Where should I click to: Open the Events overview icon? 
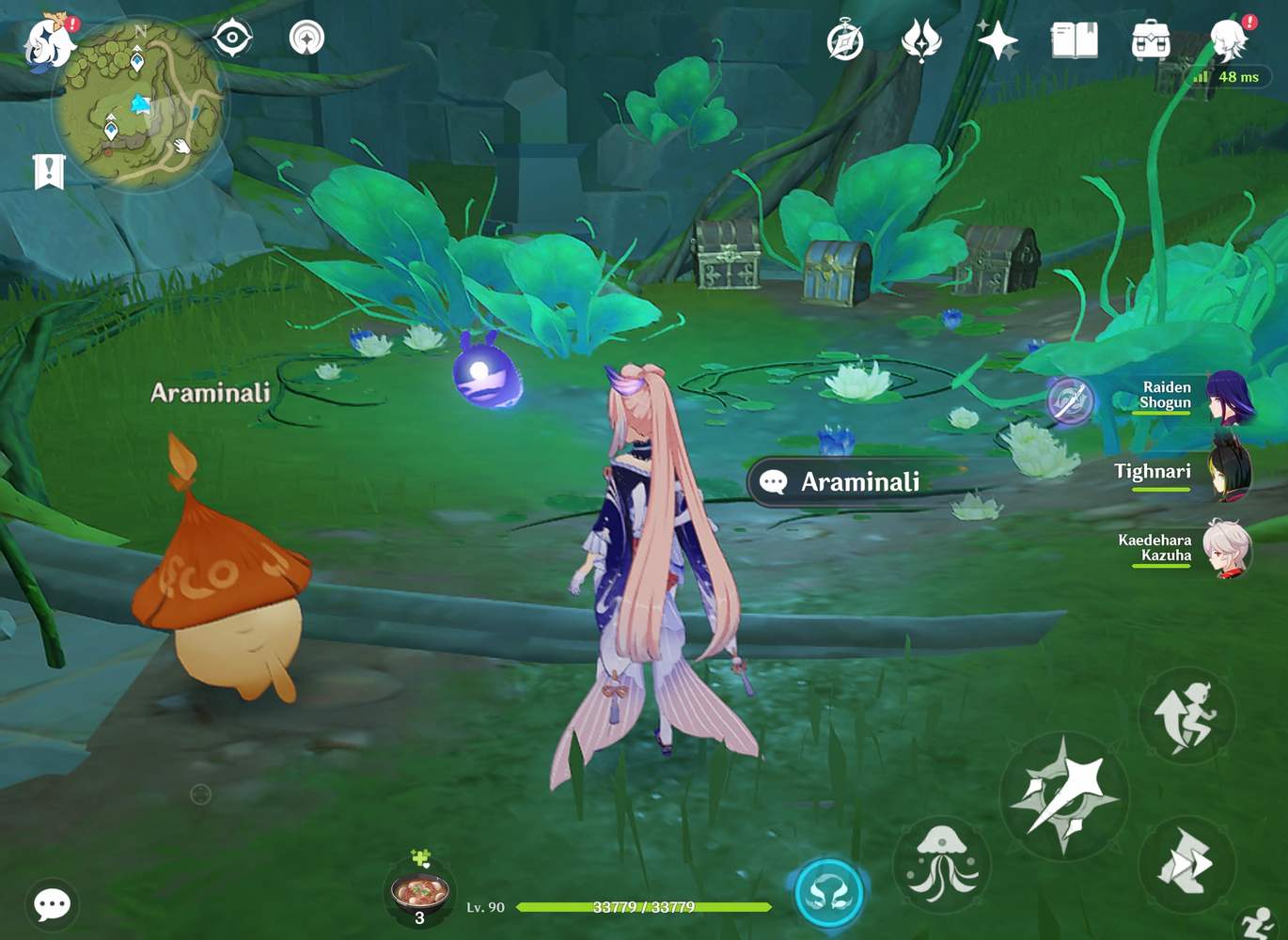click(844, 39)
